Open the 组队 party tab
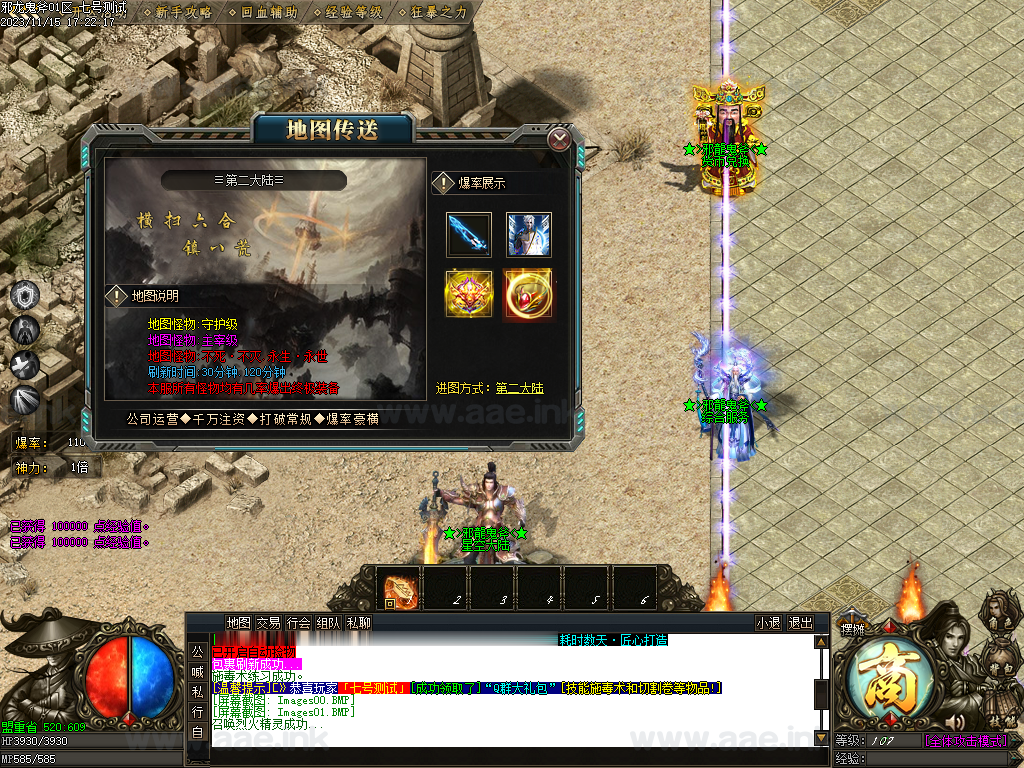This screenshot has width=1024, height=768. click(328, 622)
